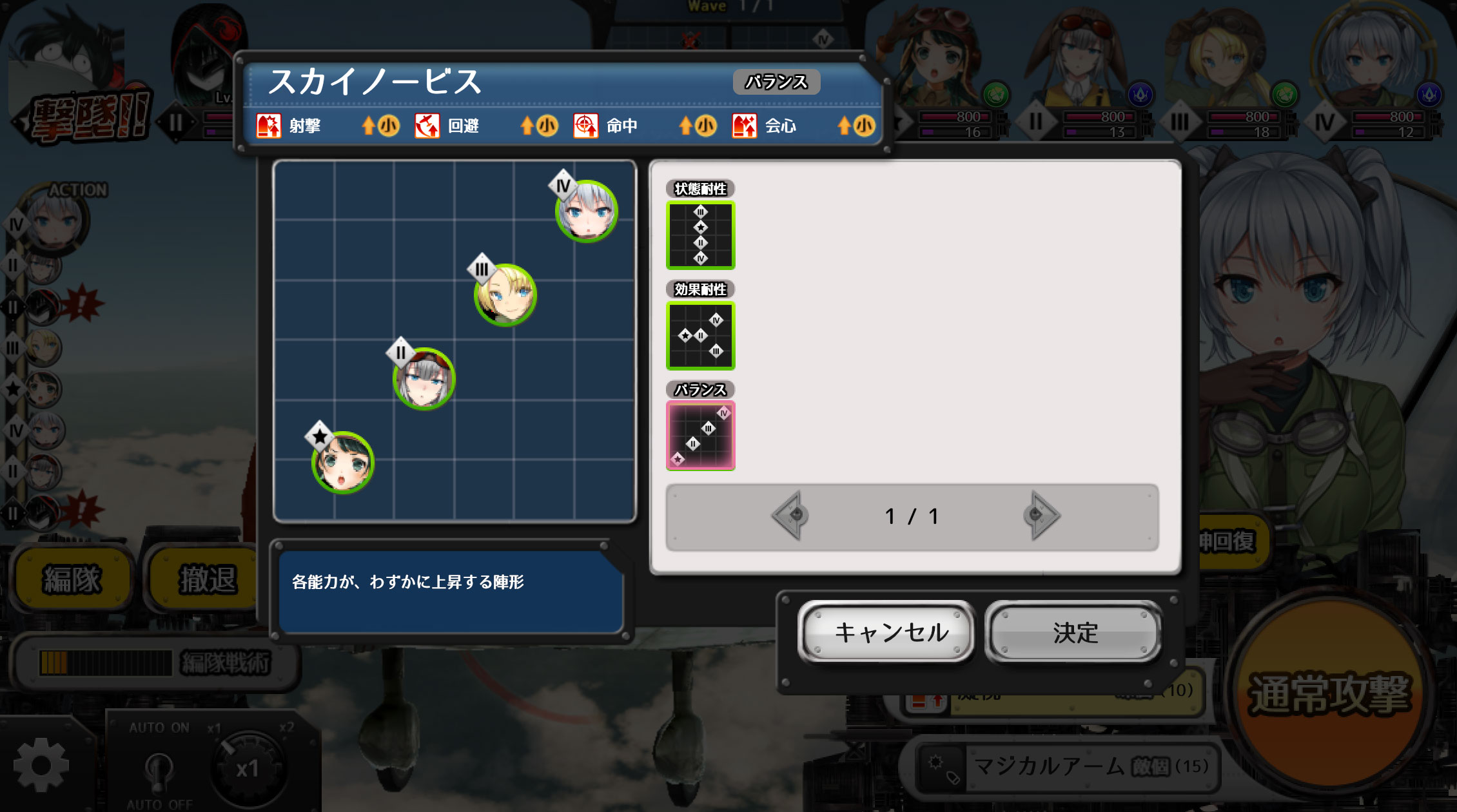This screenshot has height=812, width=1457.
Task: Change battle speed with x1 dial
Action: [247, 768]
